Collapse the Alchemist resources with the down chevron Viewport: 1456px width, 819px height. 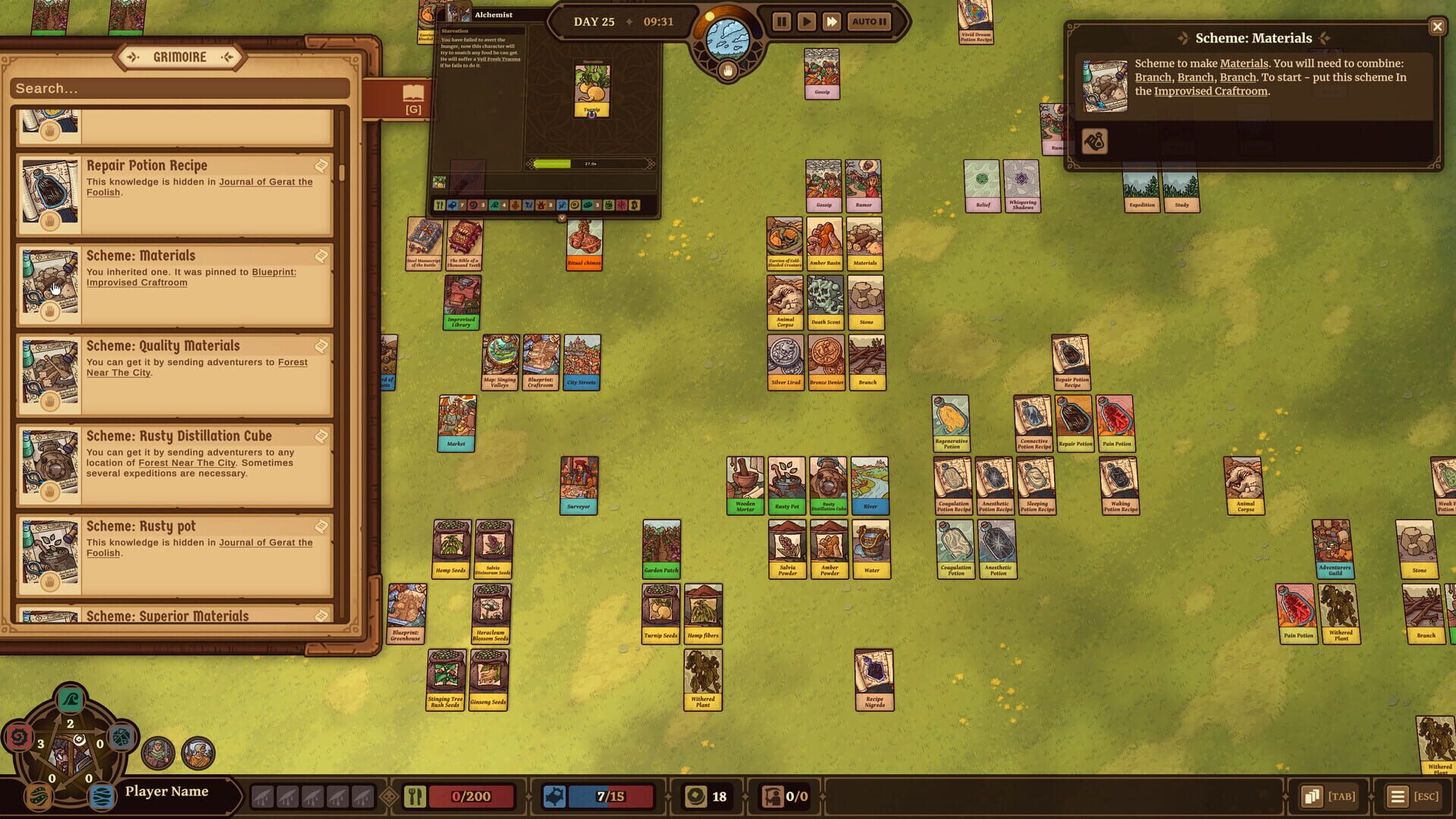(x=561, y=217)
